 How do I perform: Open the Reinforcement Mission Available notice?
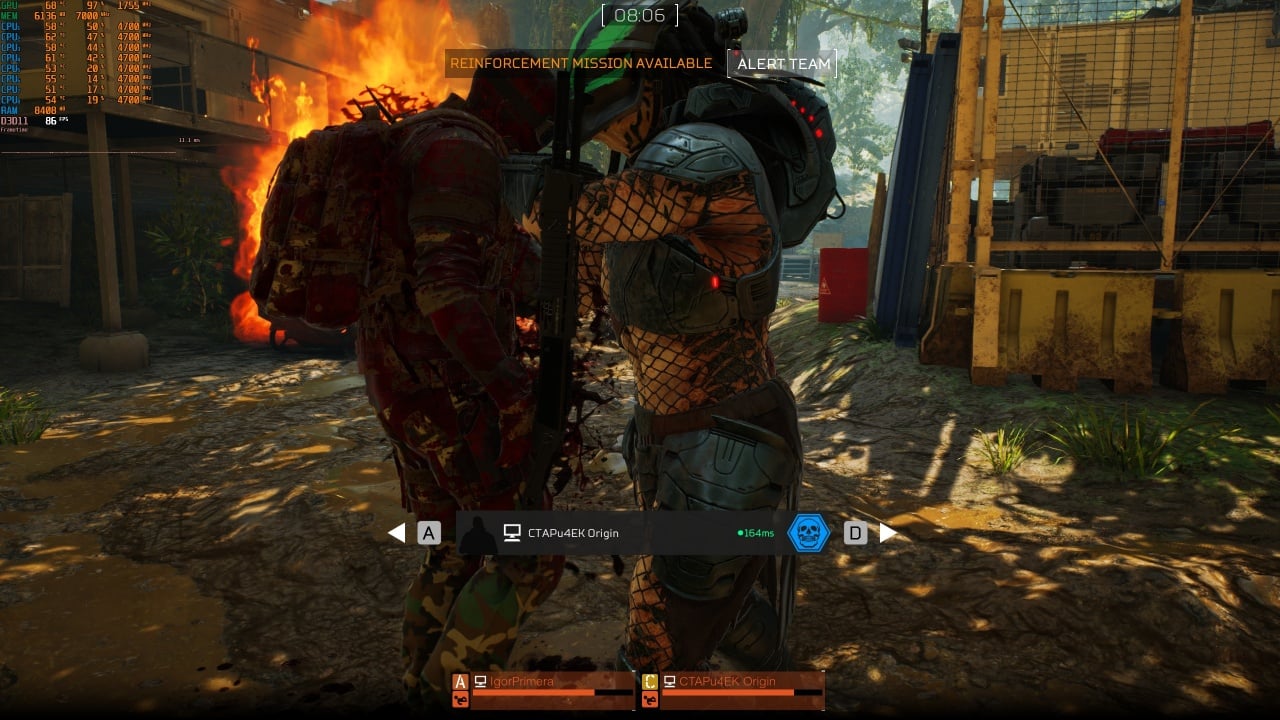tap(581, 64)
